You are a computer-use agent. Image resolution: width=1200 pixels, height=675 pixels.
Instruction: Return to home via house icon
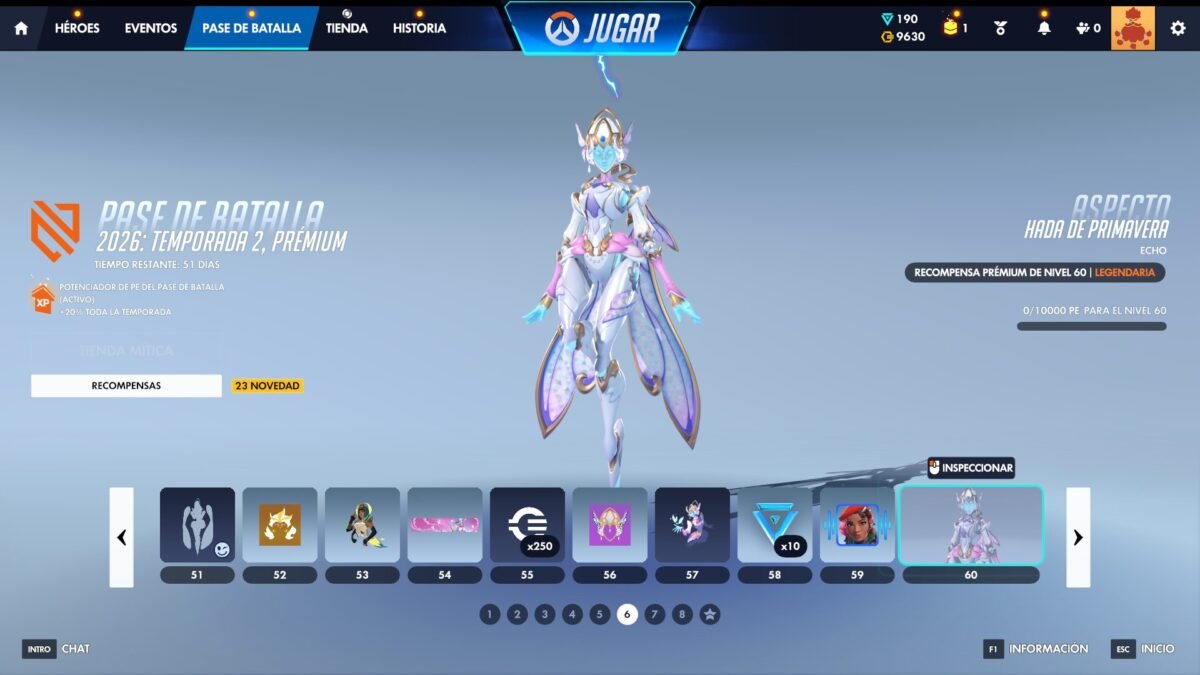[21, 28]
